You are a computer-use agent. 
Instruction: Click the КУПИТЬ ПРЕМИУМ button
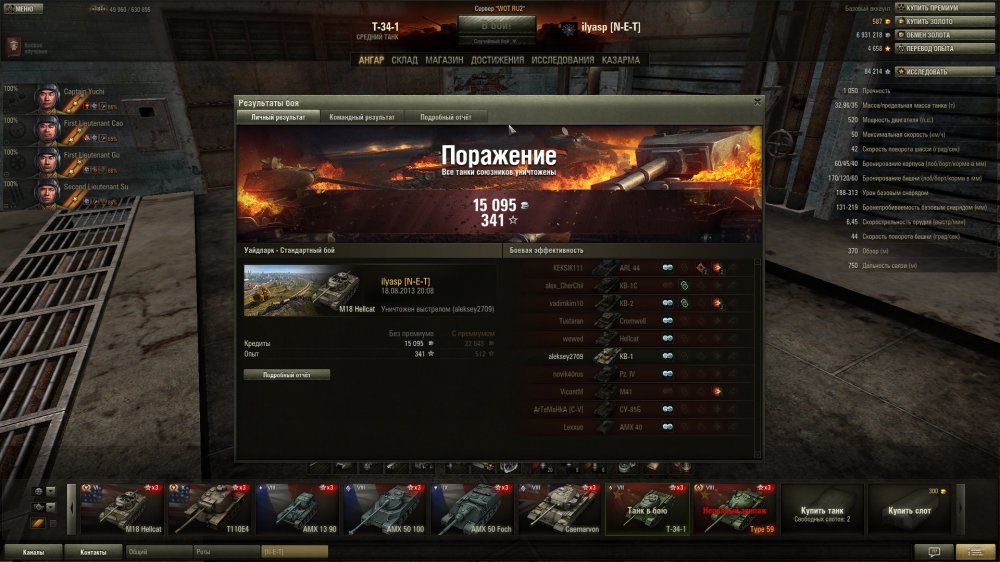pos(934,7)
